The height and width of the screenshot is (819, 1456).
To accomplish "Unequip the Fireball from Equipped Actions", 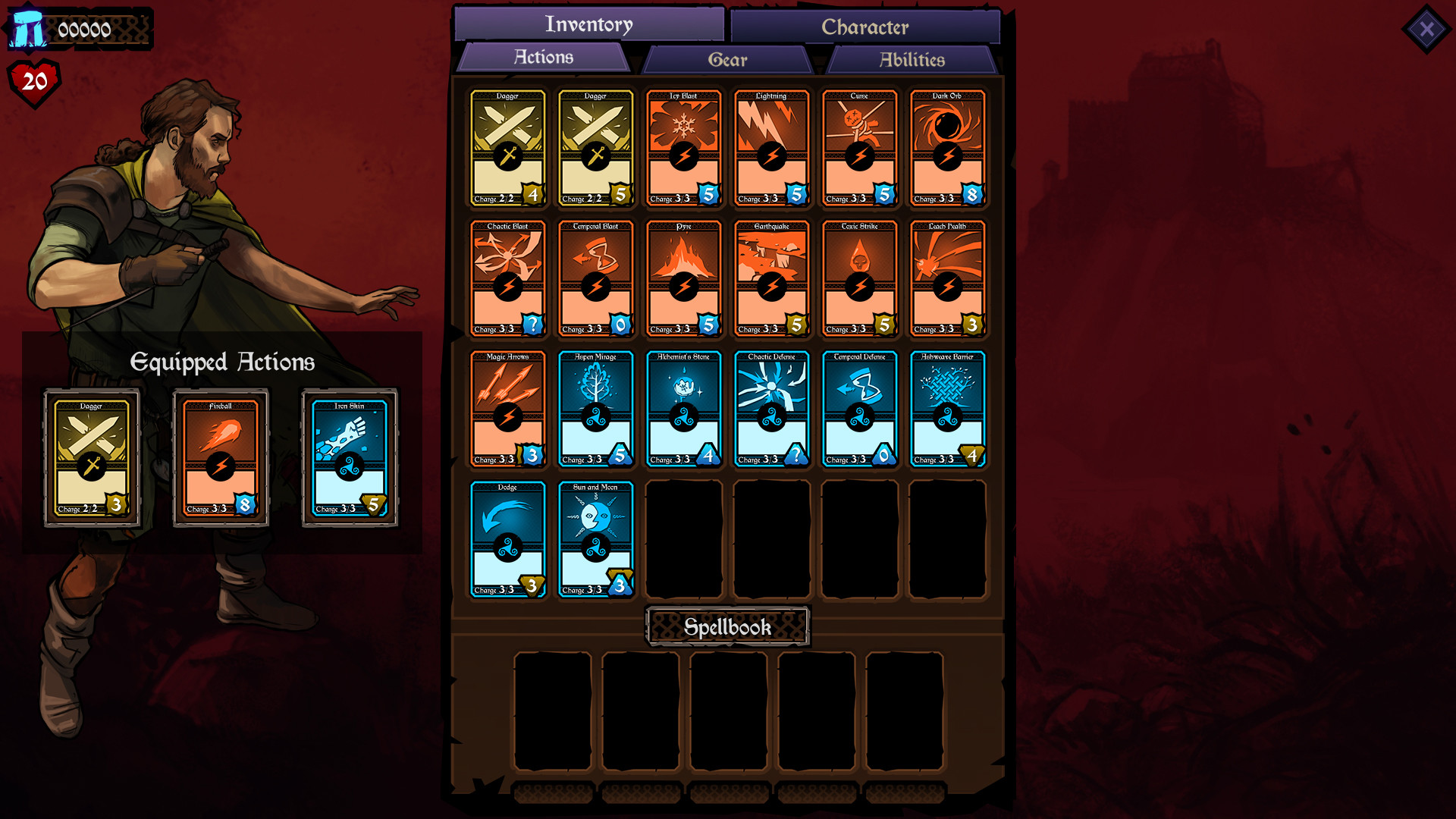I will (x=221, y=457).
